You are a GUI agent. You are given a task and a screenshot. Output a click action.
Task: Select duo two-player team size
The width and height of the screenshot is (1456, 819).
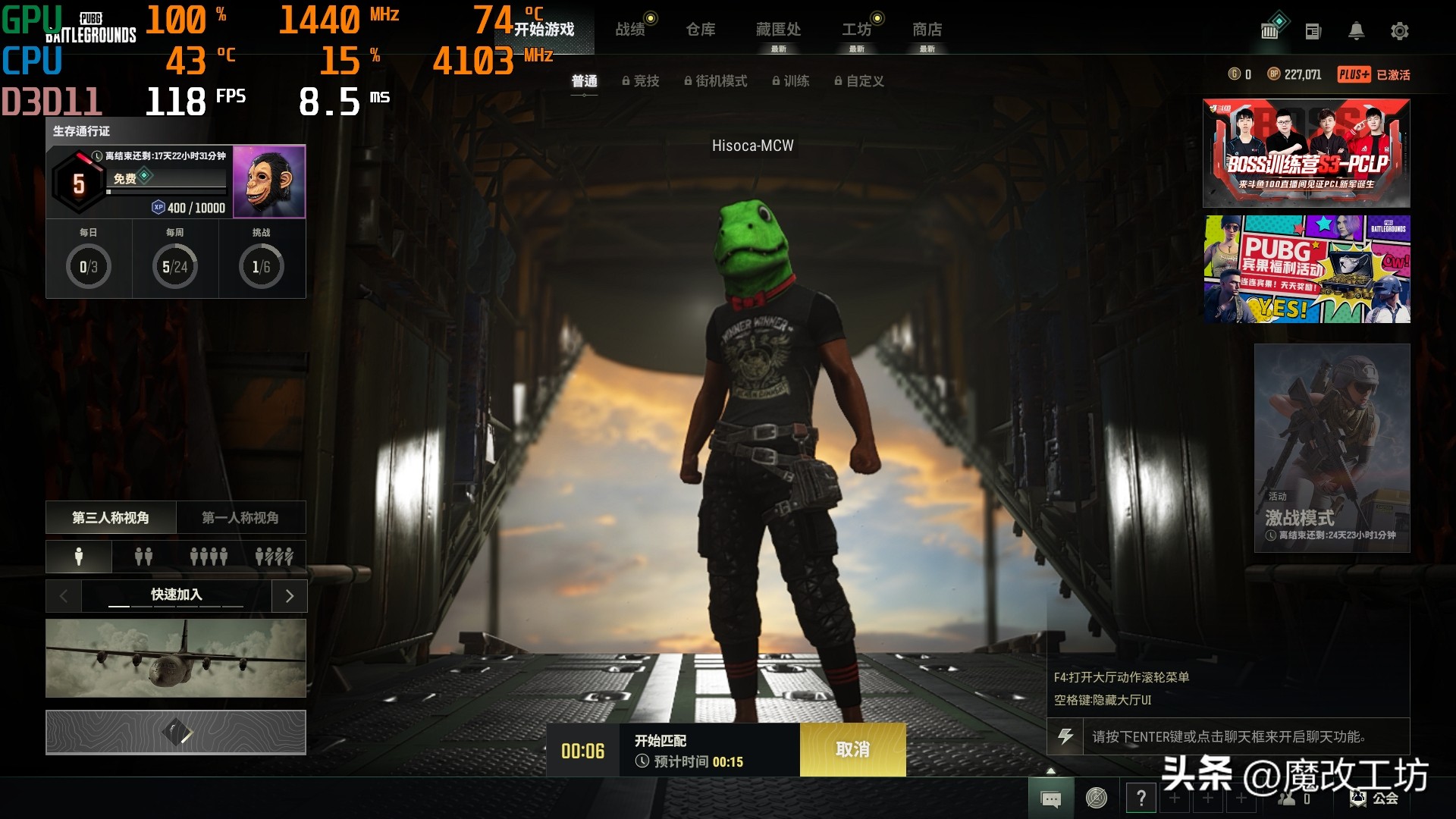pos(143,557)
